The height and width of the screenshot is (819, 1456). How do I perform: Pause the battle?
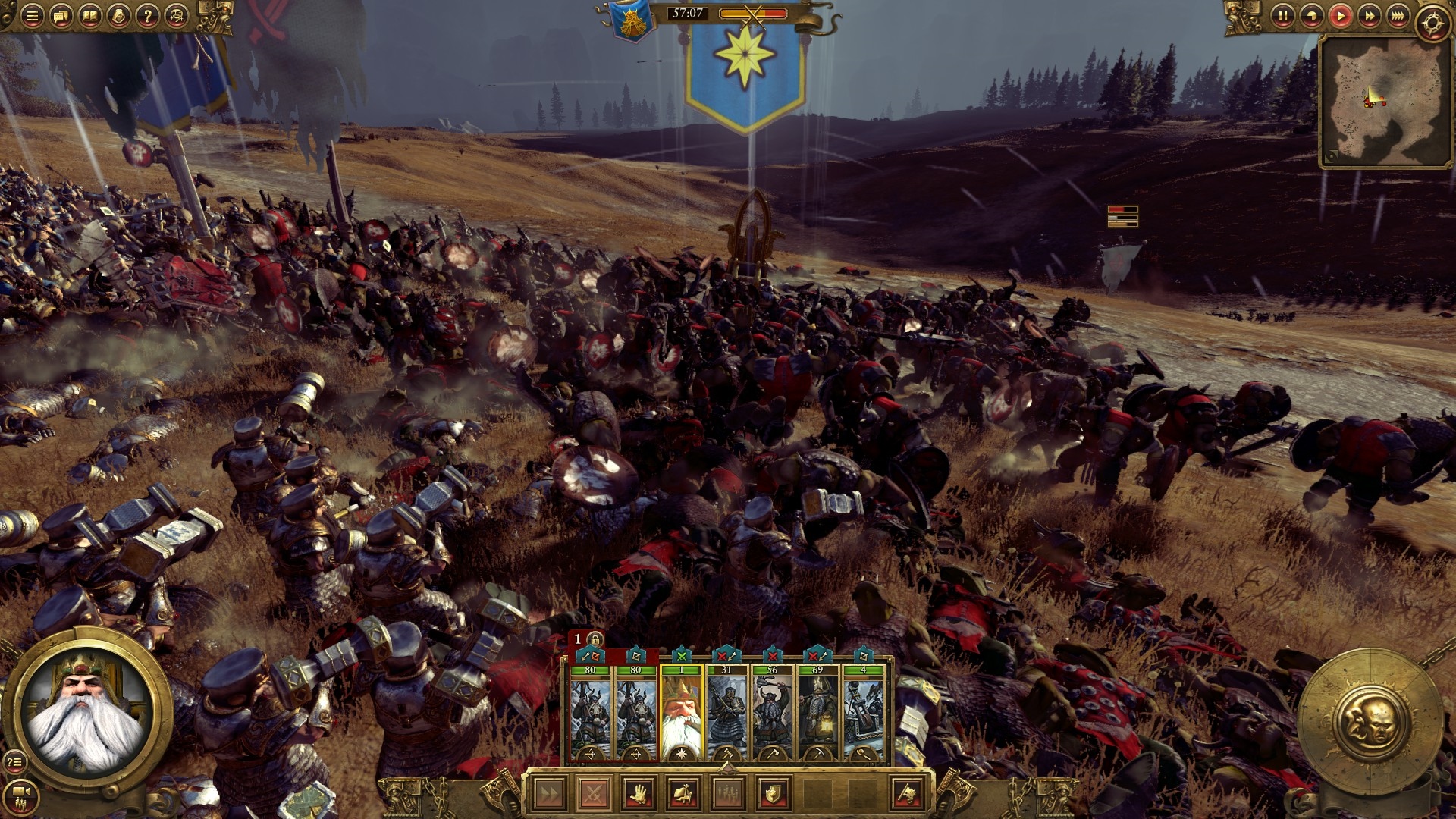pos(1282,16)
